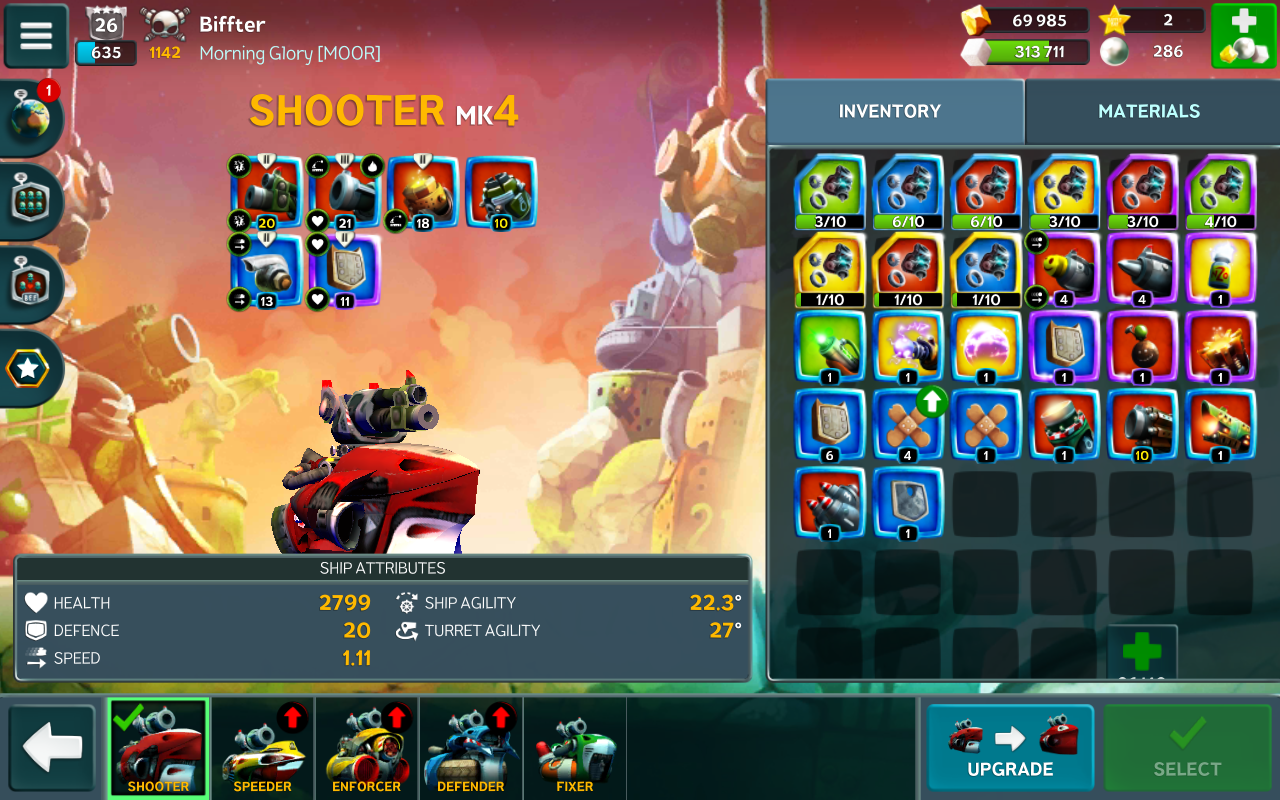Select the Speeder ship
The height and width of the screenshot is (800, 1280).
click(263, 748)
